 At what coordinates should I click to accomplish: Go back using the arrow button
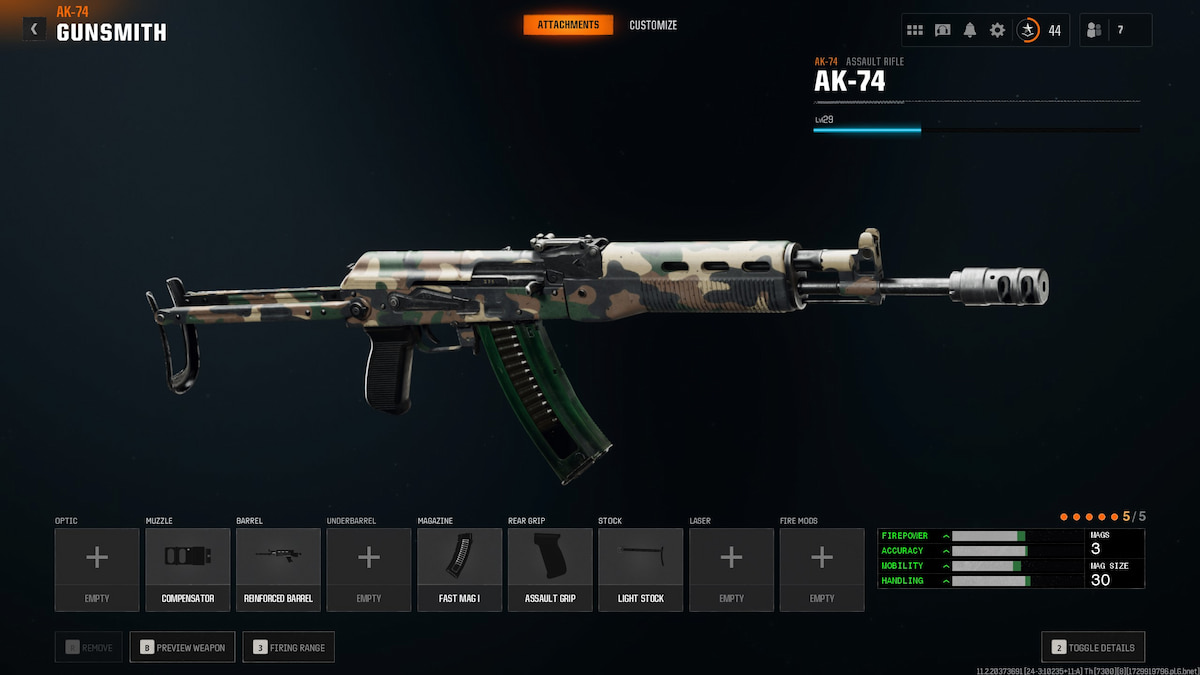coord(35,29)
